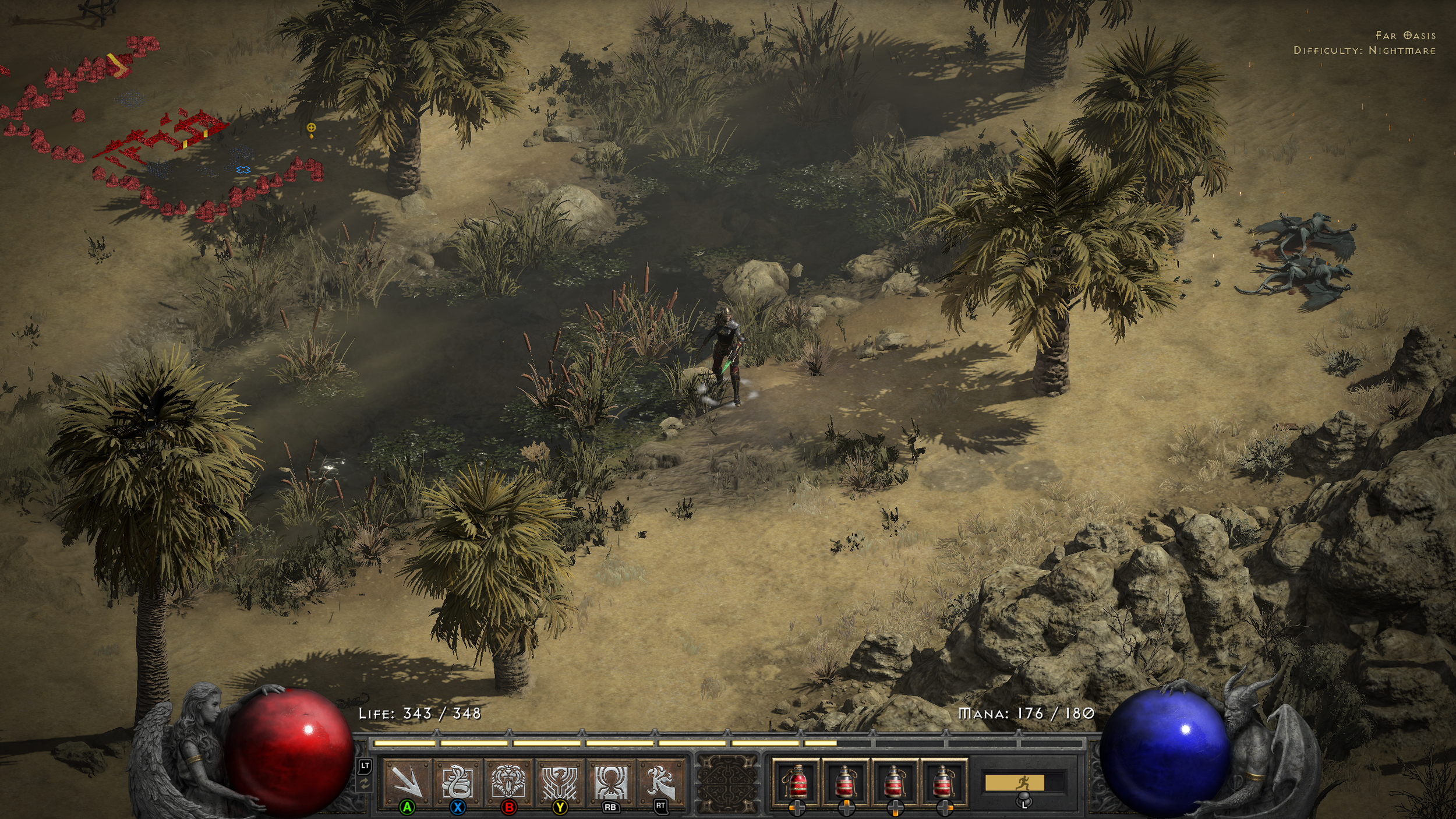The width and height of the screenshot is (1456, 819).
Task: Select the arrow-shaped Attack skill
Action: coord(407,781)
